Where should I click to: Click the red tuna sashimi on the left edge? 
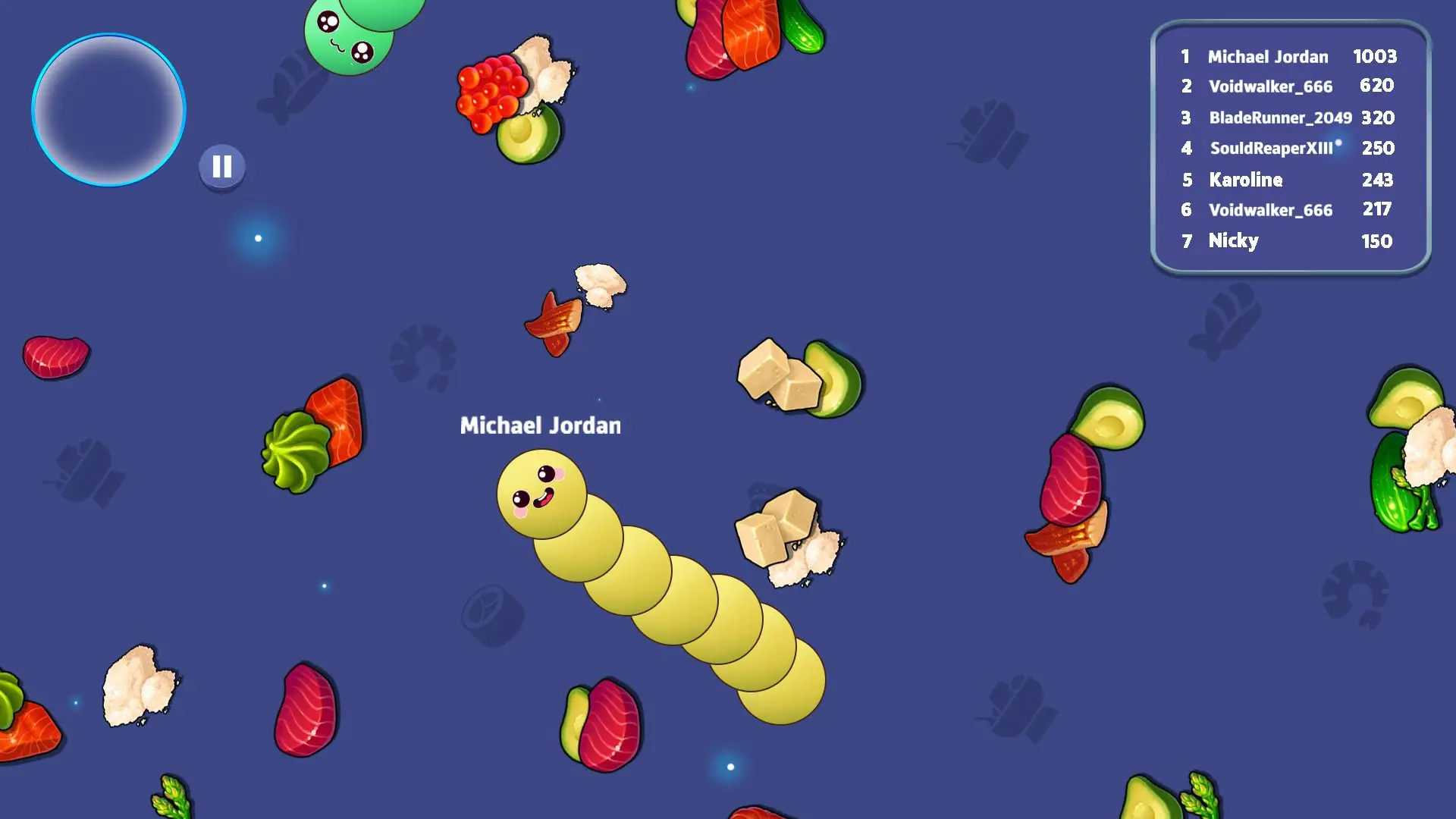pyautogui.click(x=57, y=356)
